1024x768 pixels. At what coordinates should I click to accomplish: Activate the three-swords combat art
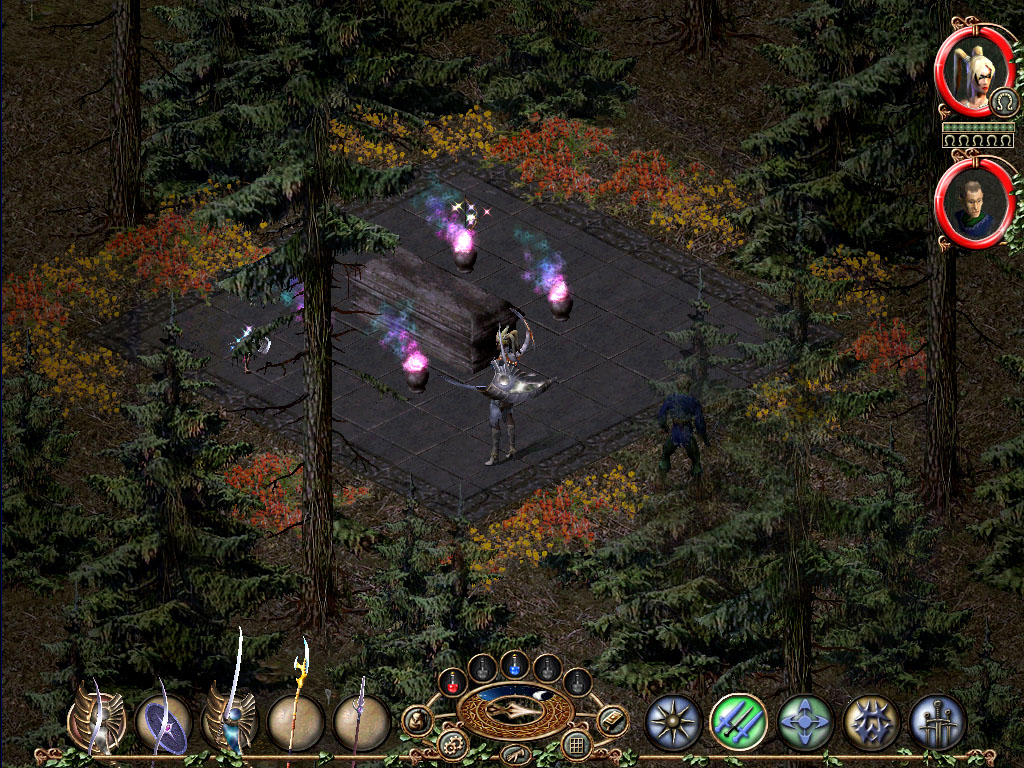point(937,722)
